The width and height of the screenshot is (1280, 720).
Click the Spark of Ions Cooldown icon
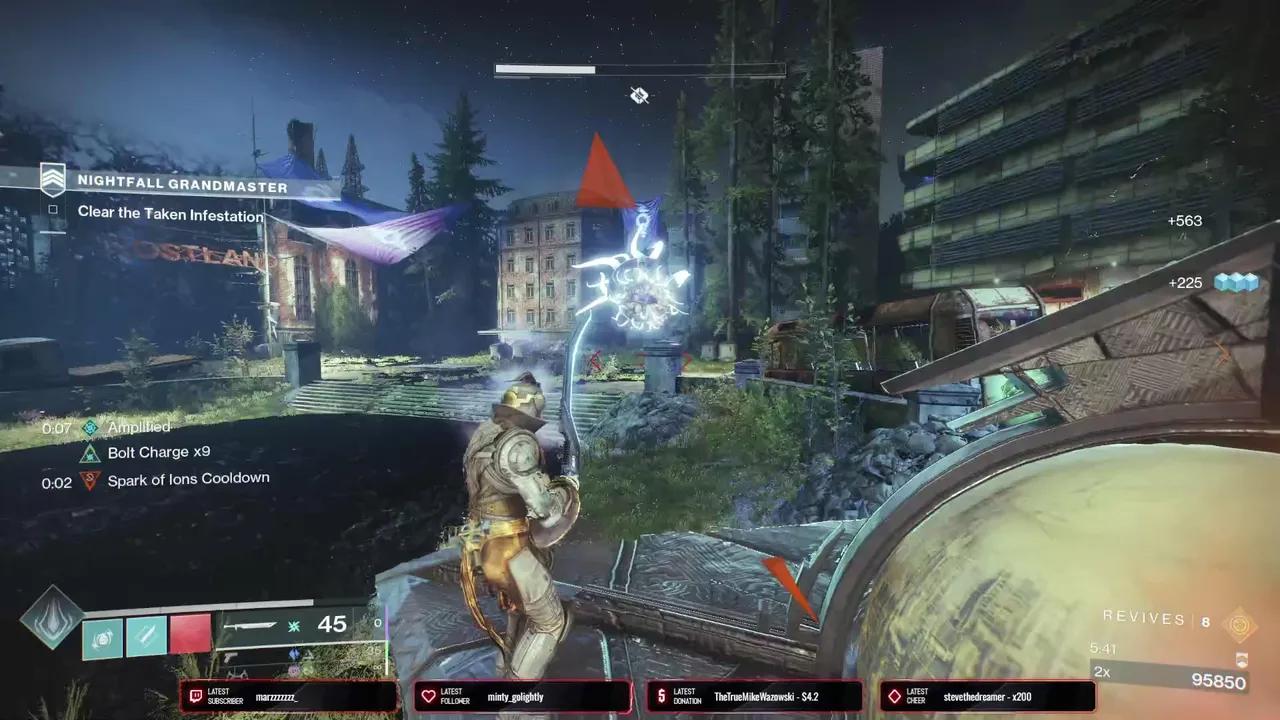pyautogui.click(x=91, y=479)
